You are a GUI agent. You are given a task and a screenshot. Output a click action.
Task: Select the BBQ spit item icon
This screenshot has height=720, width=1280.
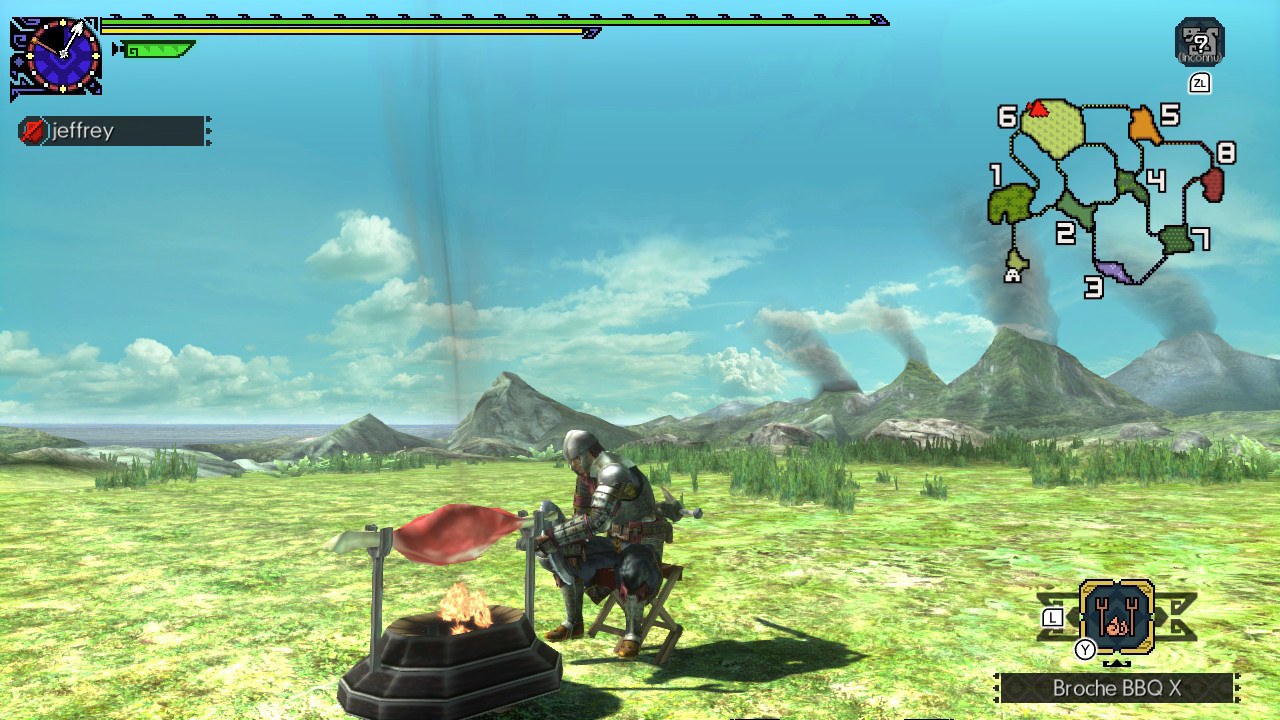point(1116,618)
